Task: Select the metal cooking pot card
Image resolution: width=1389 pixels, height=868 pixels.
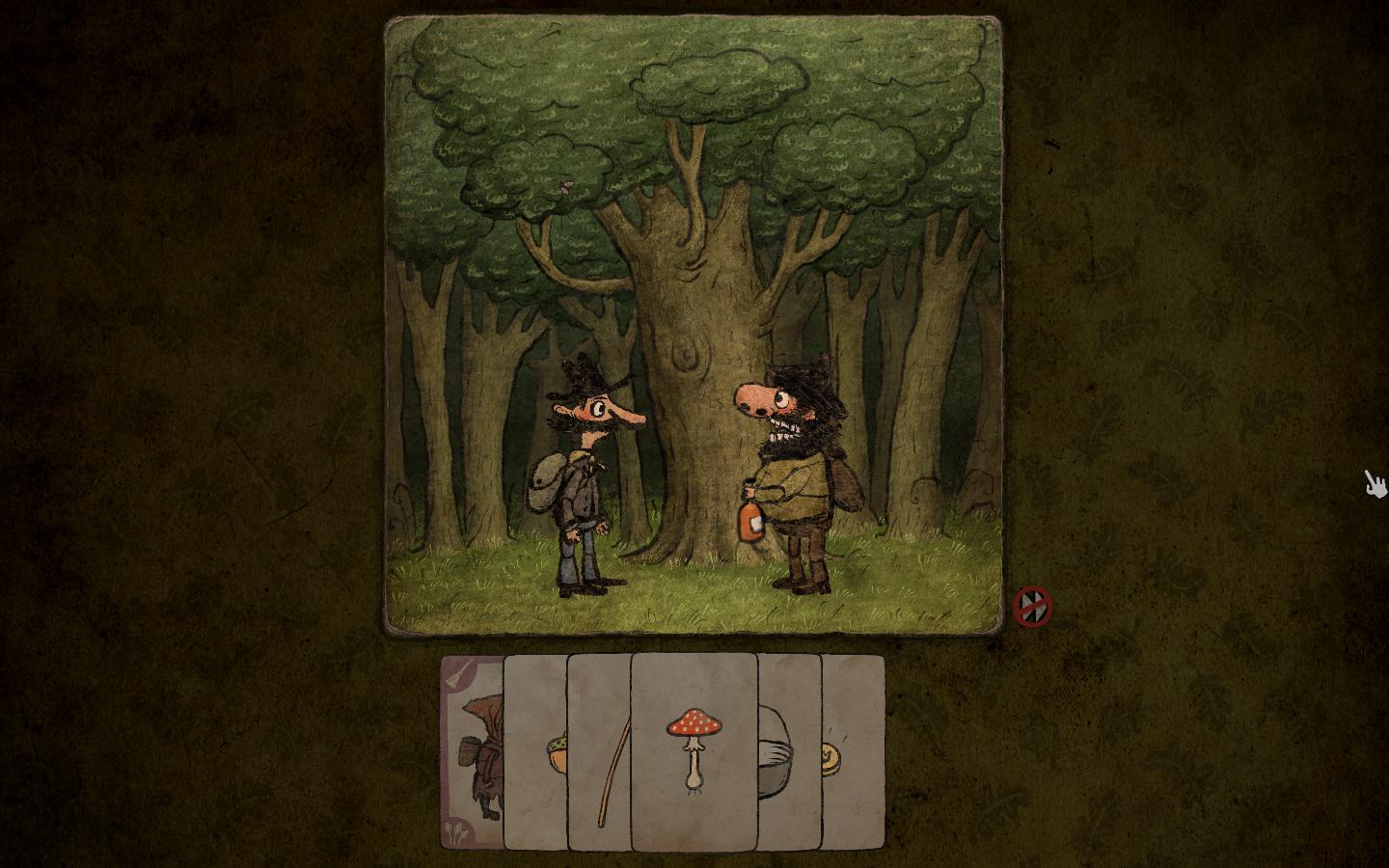Action: pyautogui.click(x=789, y=752)
